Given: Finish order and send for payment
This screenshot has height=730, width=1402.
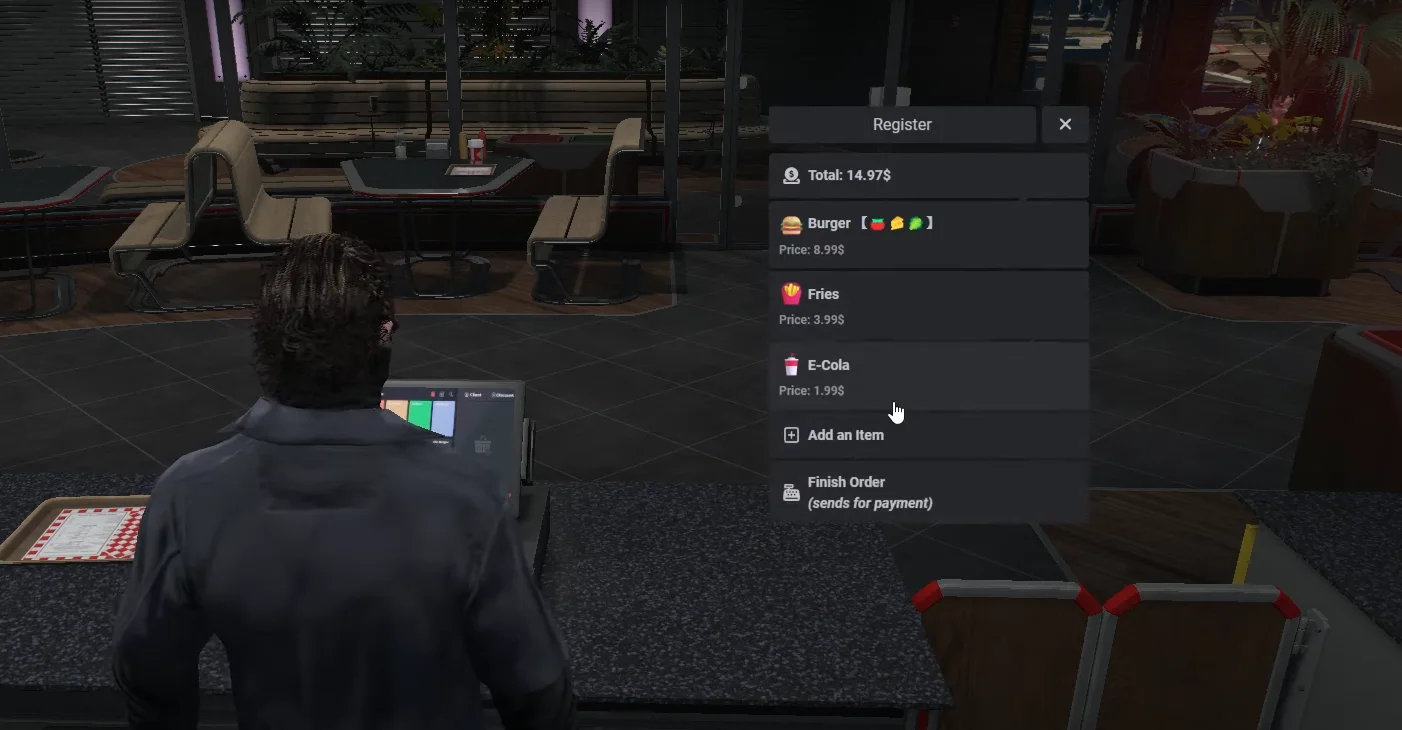Looking at the screenshot, I should coord(928,492).
